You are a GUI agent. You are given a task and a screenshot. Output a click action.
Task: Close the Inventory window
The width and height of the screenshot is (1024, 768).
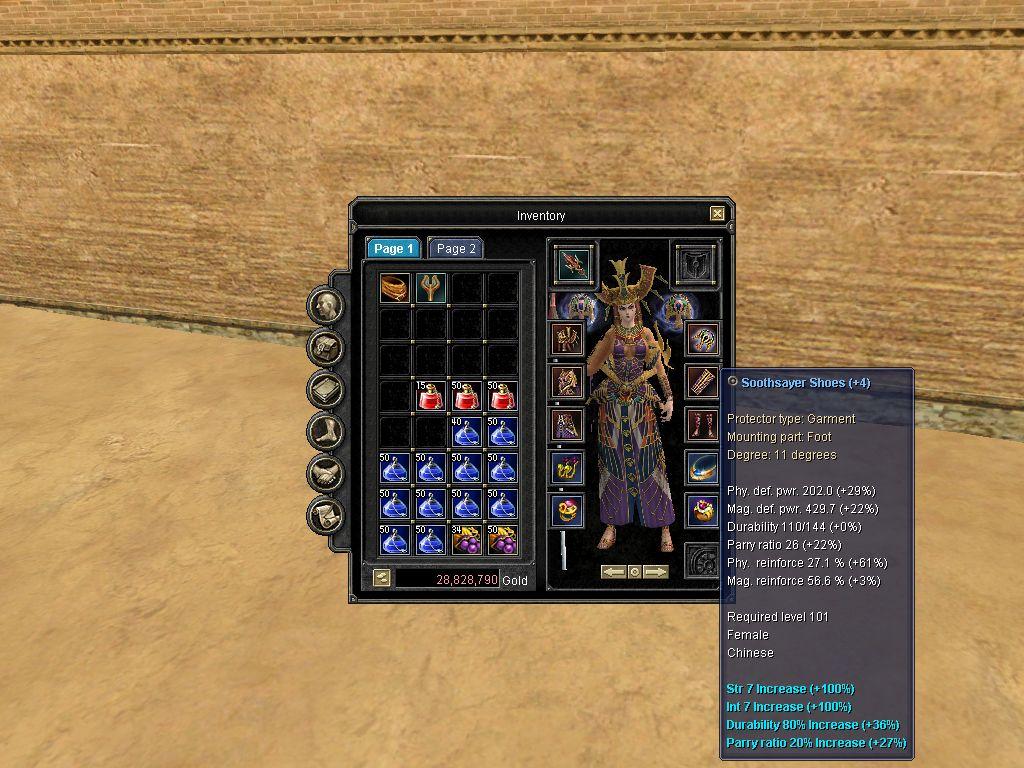point(717,213)
